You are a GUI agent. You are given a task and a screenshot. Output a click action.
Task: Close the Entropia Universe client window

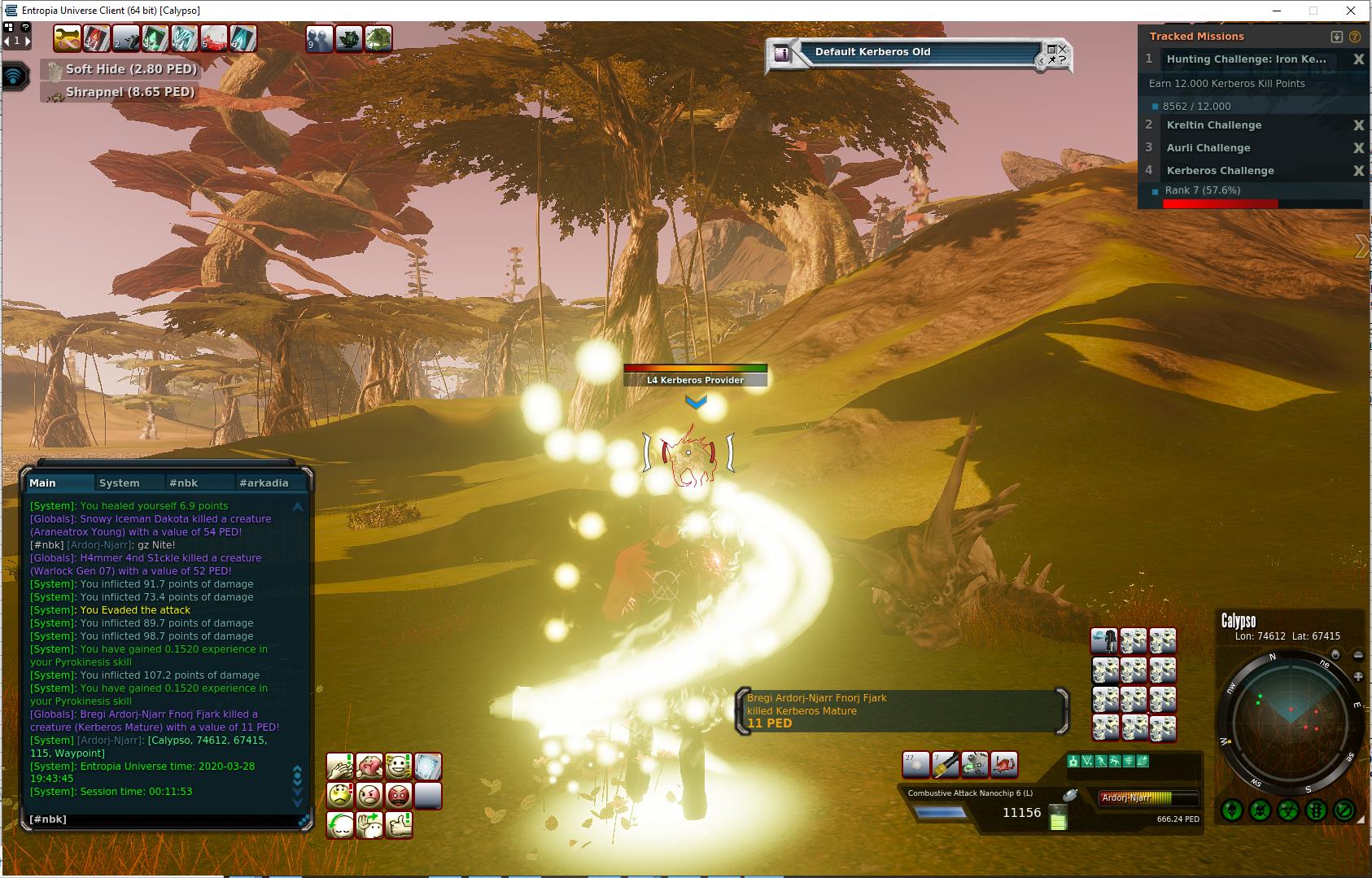coord(1351,11)
